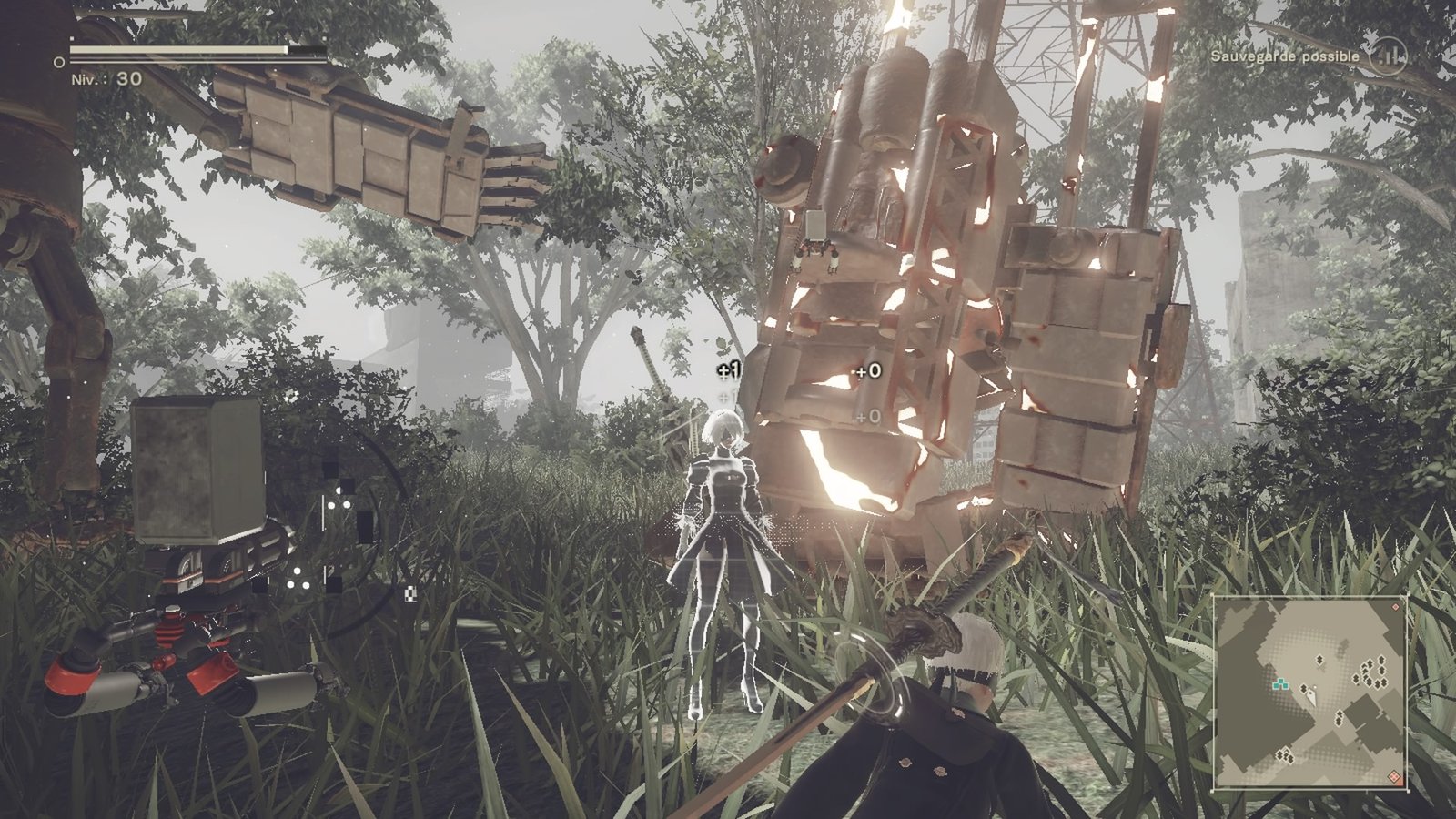Click the lower '+0' item counter
1456x819 pixels.
866,416
